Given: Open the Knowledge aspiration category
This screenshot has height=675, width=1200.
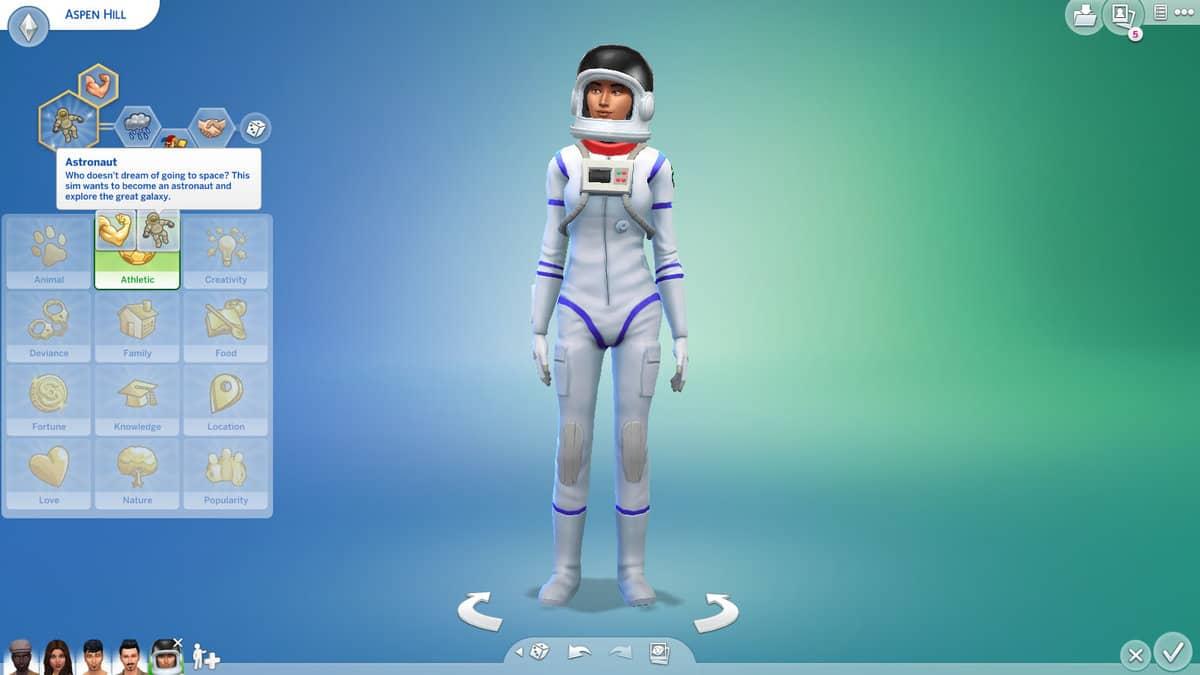Looking at the screenshot, I should [137, 400].
